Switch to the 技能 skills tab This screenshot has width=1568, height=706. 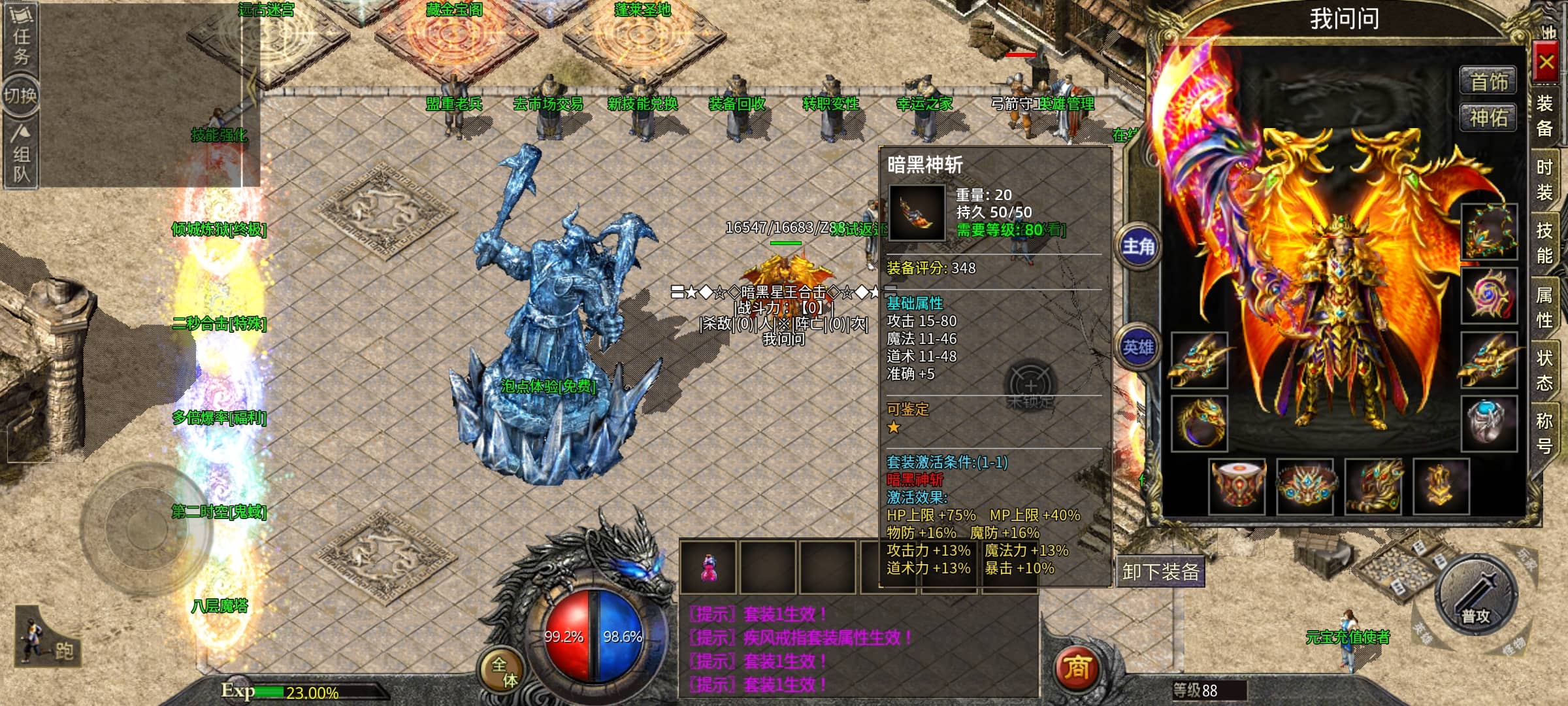1544,243
